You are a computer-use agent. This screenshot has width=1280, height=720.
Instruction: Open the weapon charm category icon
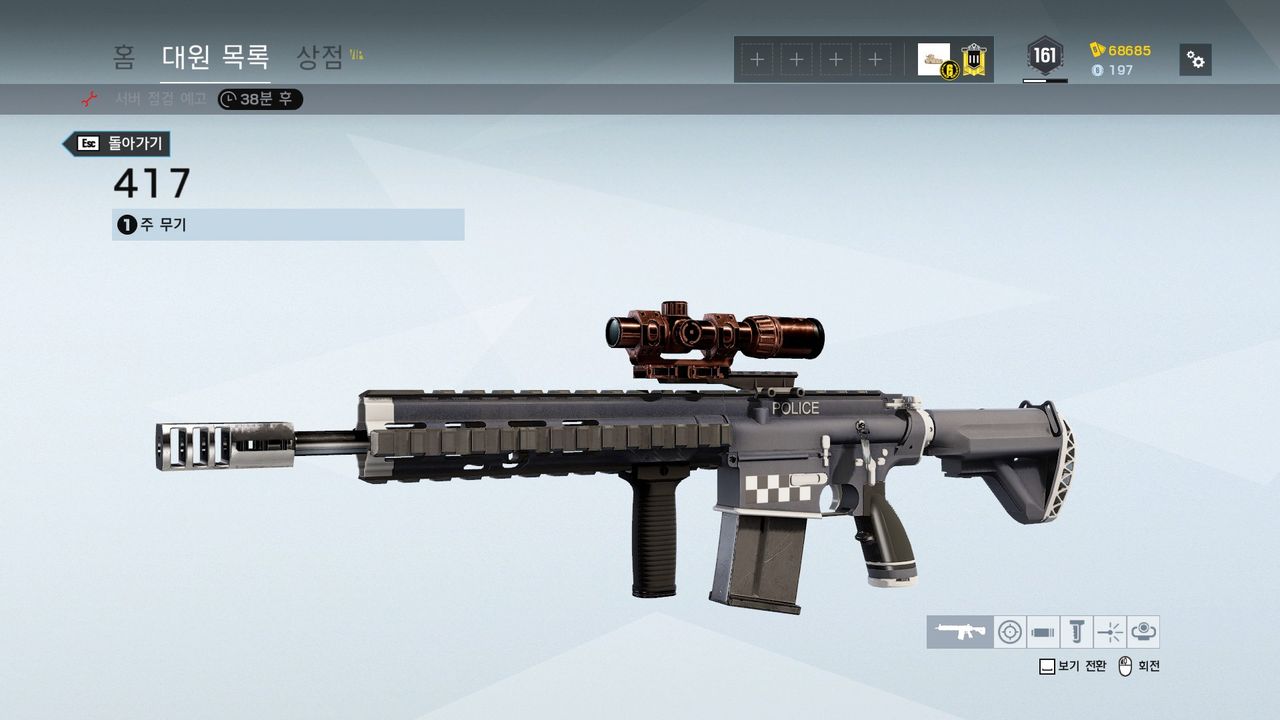1143,632
